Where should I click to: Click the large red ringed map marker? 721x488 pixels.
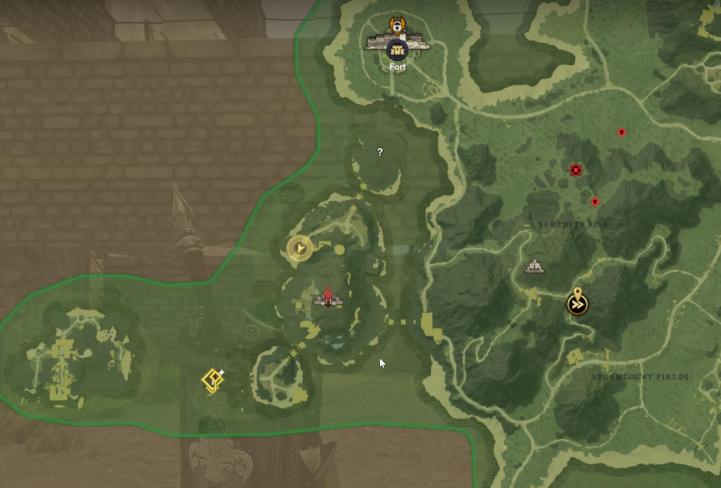tap(576, 170)
